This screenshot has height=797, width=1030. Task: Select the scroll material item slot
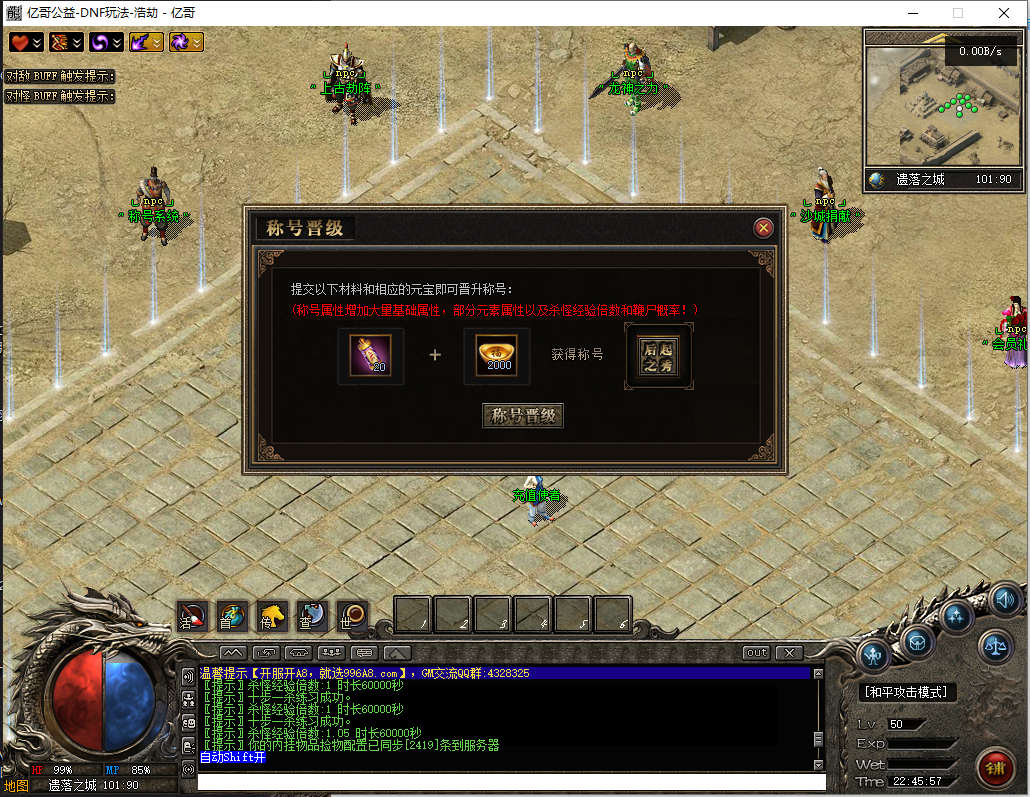(370, 356)
